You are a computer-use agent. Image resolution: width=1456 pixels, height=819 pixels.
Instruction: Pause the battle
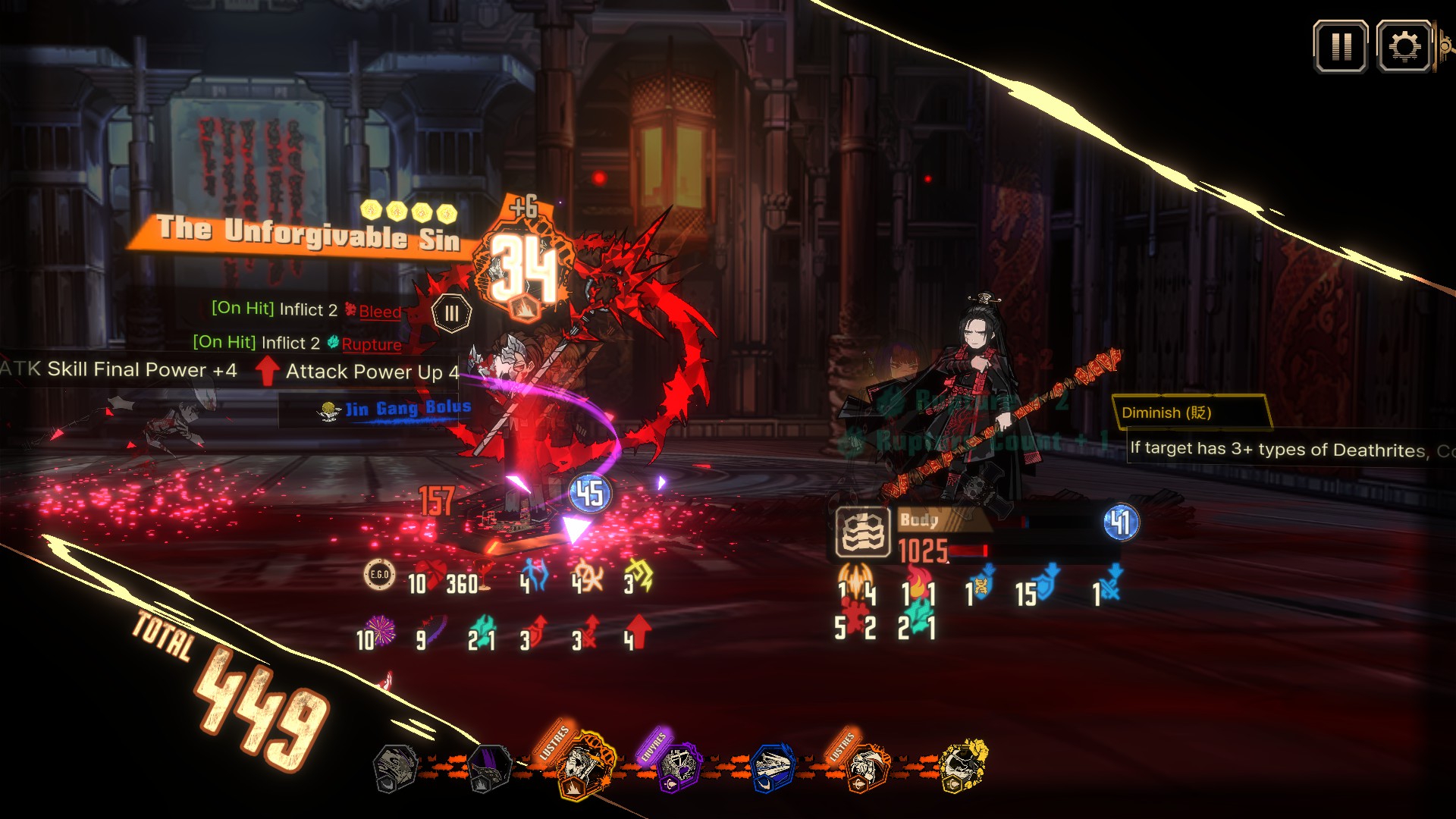[x=1341, y=47]
